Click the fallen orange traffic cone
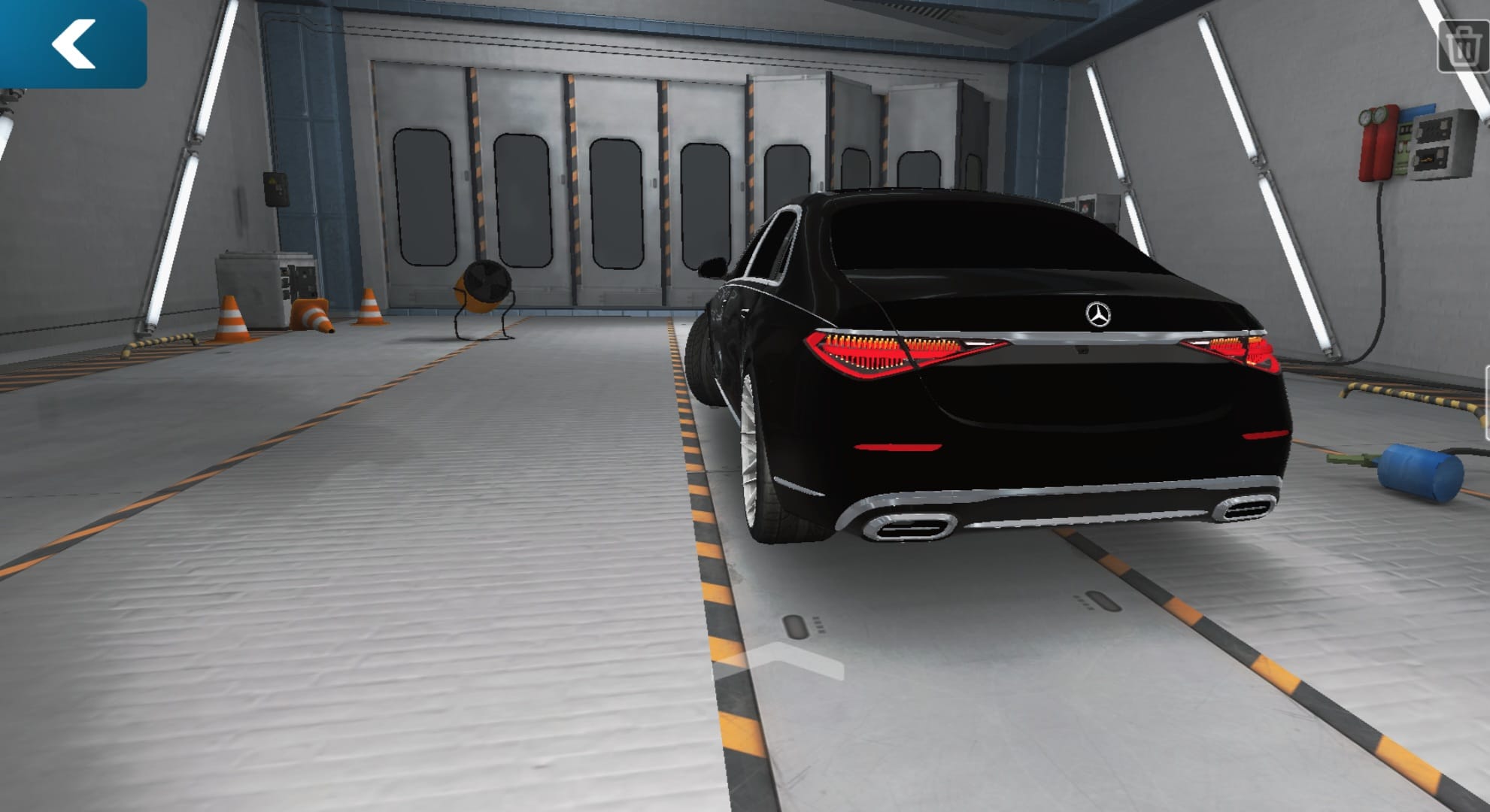1490x812 pixels. (312, 315)
